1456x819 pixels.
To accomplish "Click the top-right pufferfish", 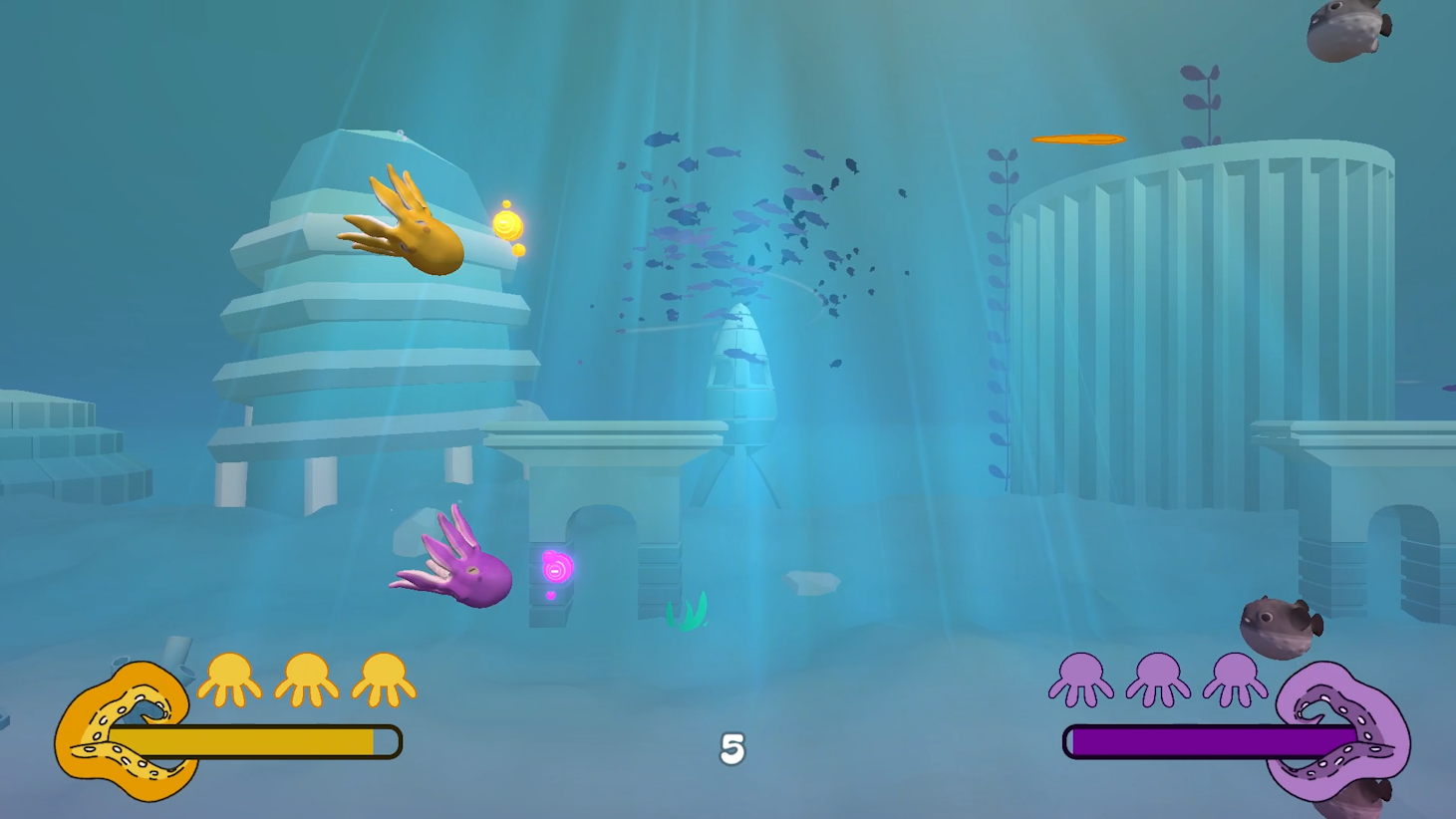I will pyautogui.click(x=1345, y=30).
